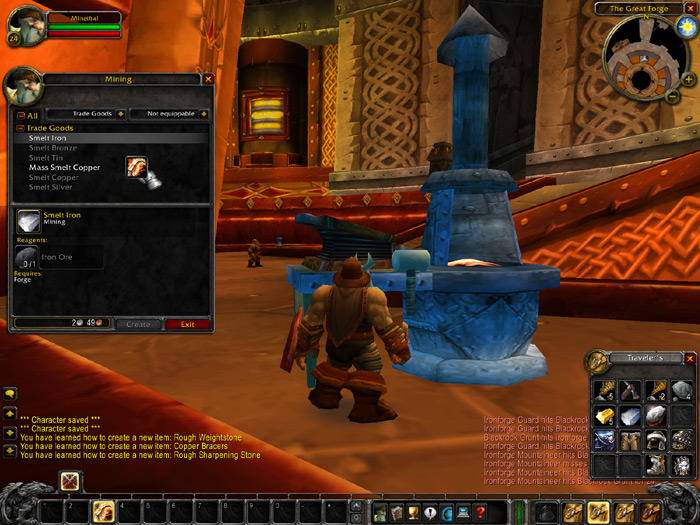Choose the Smelt Bronze recipe

pyautogui.click(x=53, y=148)
